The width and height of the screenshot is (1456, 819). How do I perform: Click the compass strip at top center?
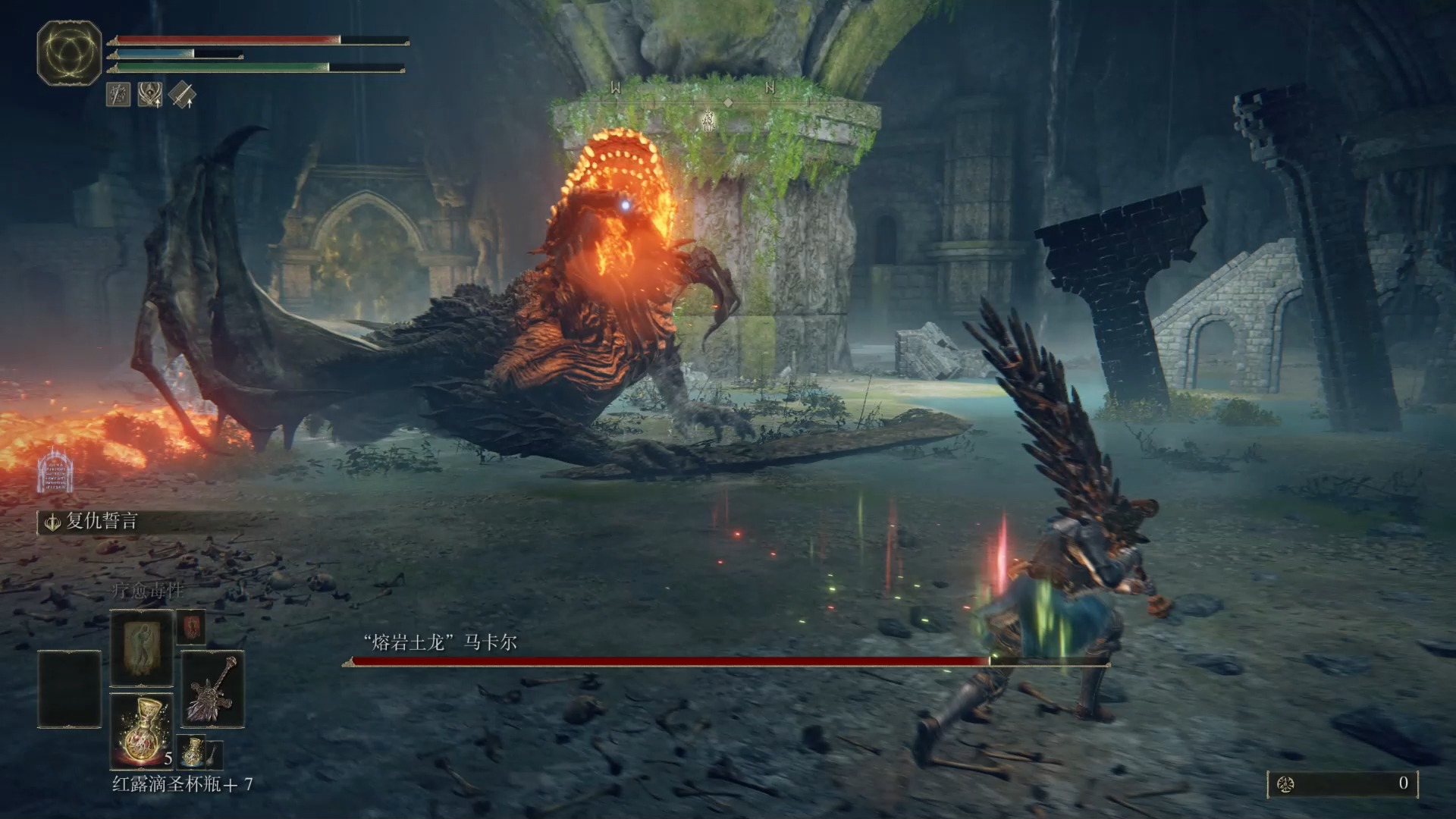coord(692,89)
